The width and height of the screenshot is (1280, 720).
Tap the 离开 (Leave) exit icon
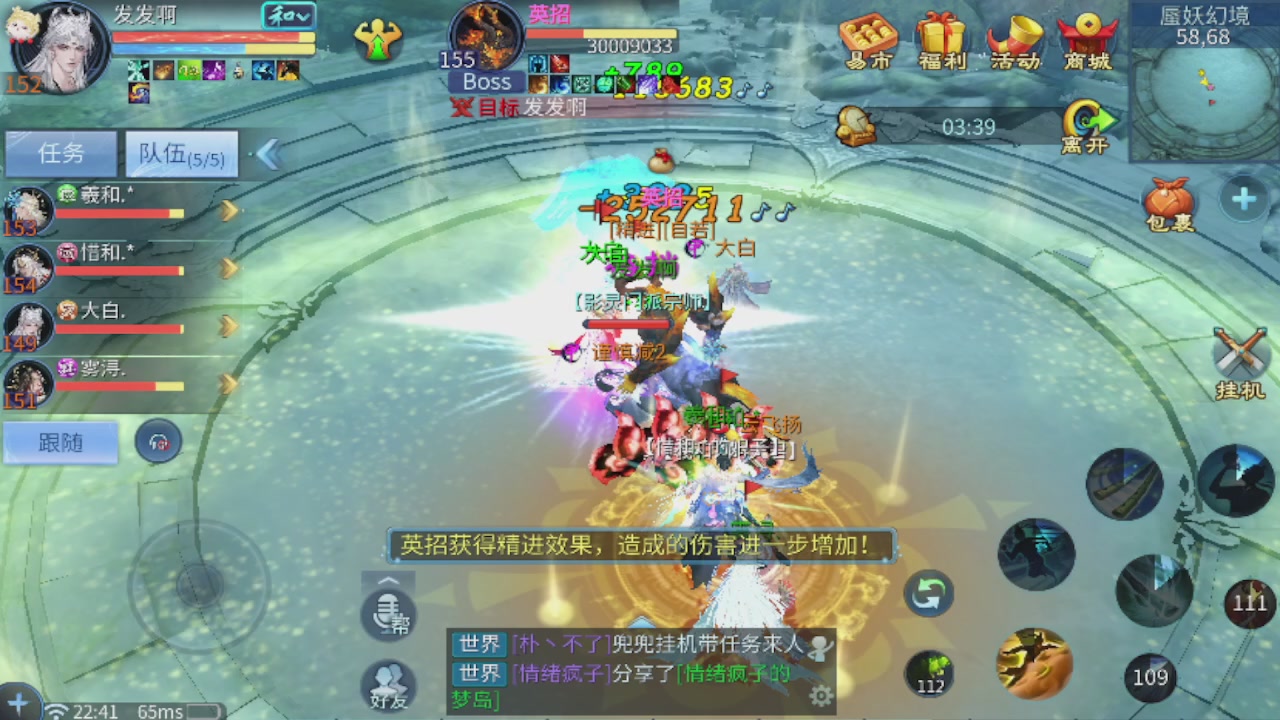pos(1089,115)
